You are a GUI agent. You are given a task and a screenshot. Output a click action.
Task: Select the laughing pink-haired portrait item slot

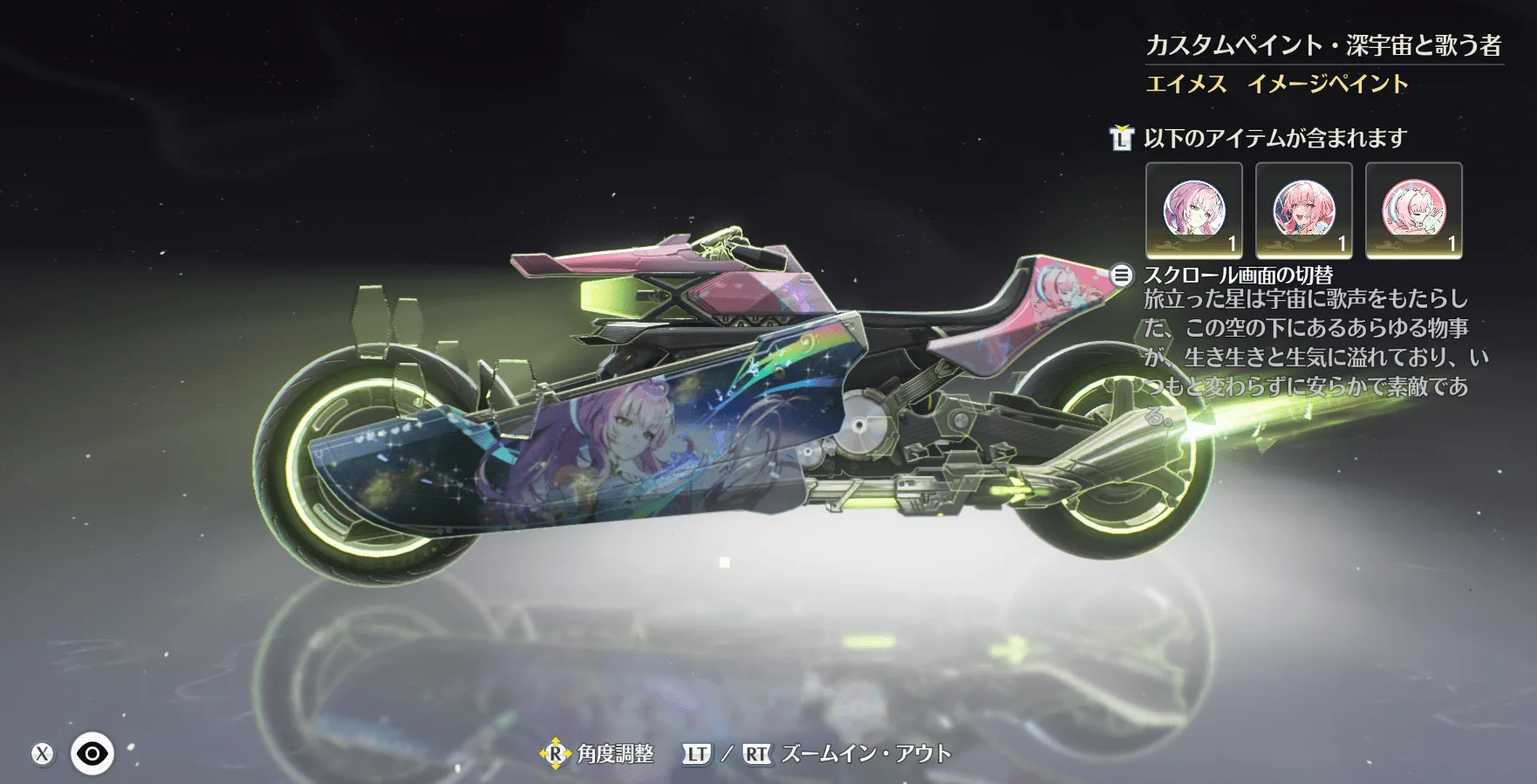tap(1303, 210)
